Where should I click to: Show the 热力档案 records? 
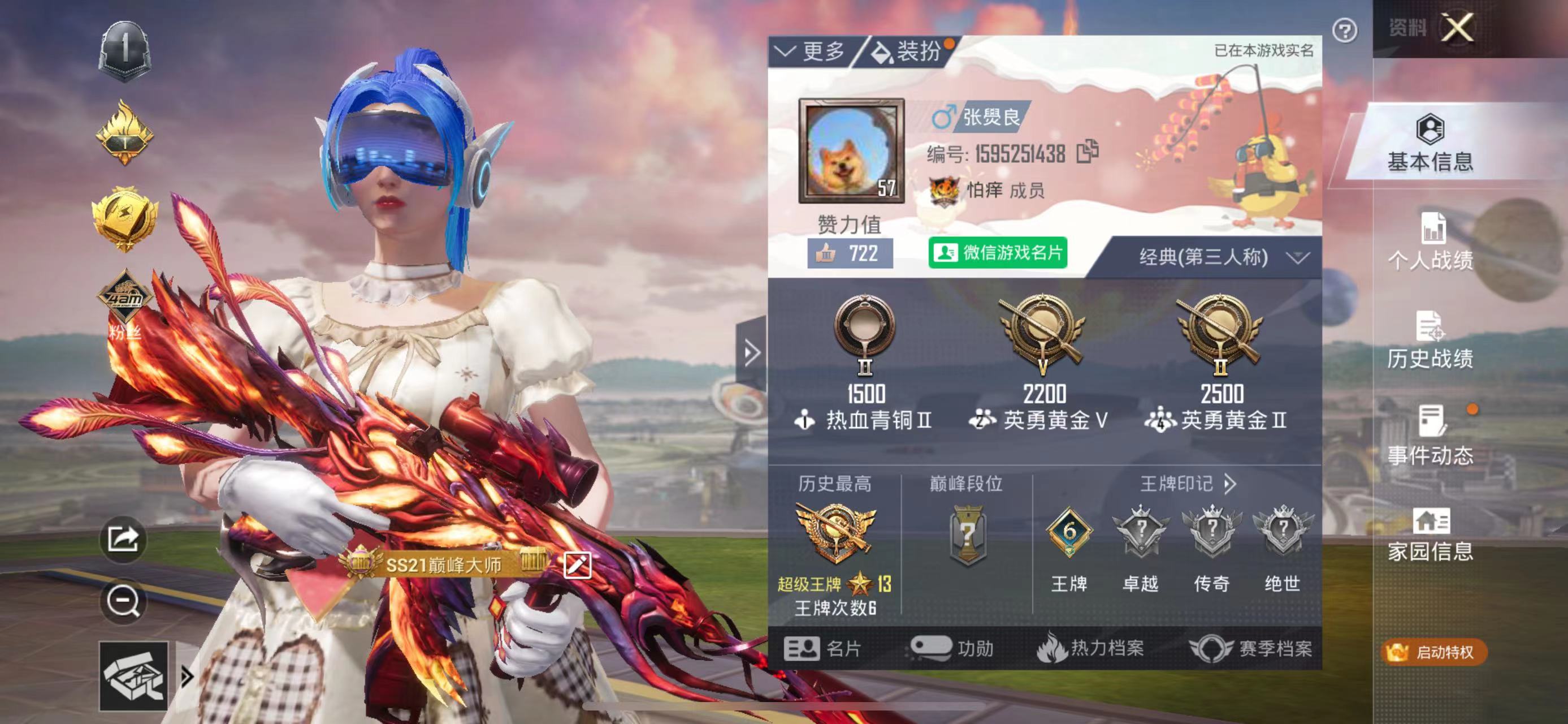click(x=1090, y=649)
